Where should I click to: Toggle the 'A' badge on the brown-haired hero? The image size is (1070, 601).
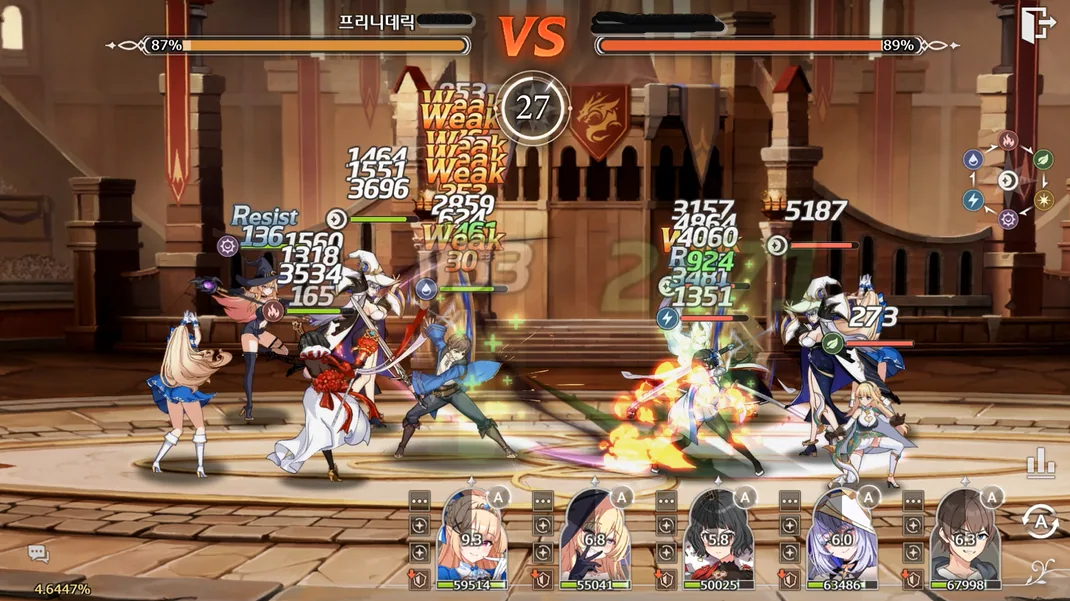click(990, 496)
